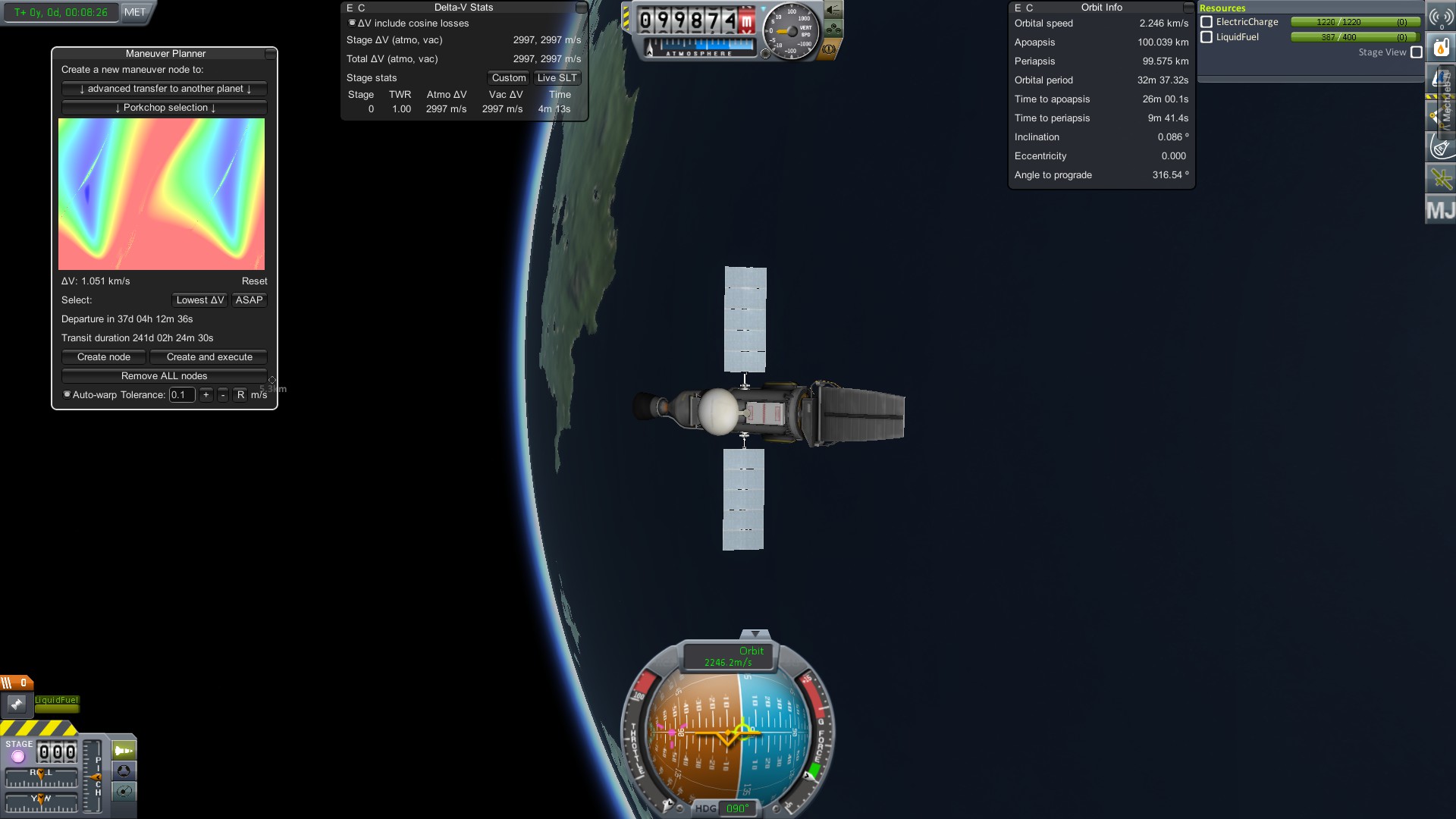Click Create node in Maneuver Planner

point(104,357)
